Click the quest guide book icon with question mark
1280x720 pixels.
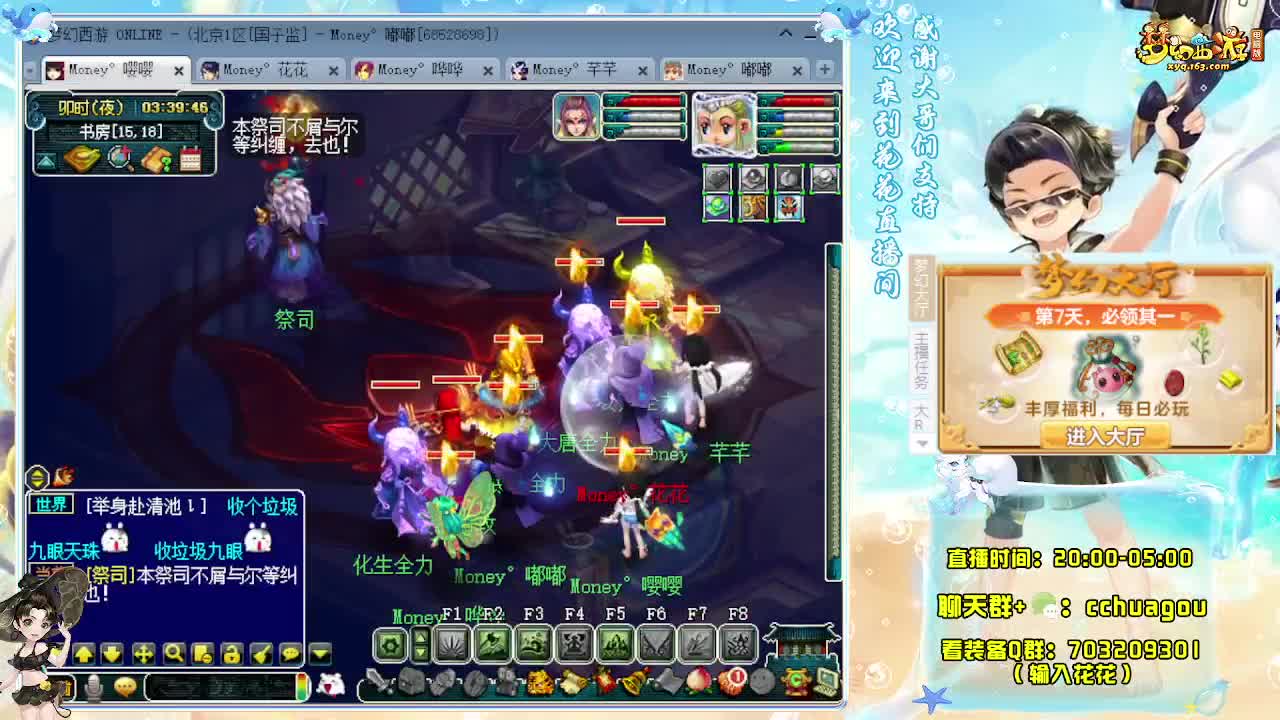coord(157,159)
